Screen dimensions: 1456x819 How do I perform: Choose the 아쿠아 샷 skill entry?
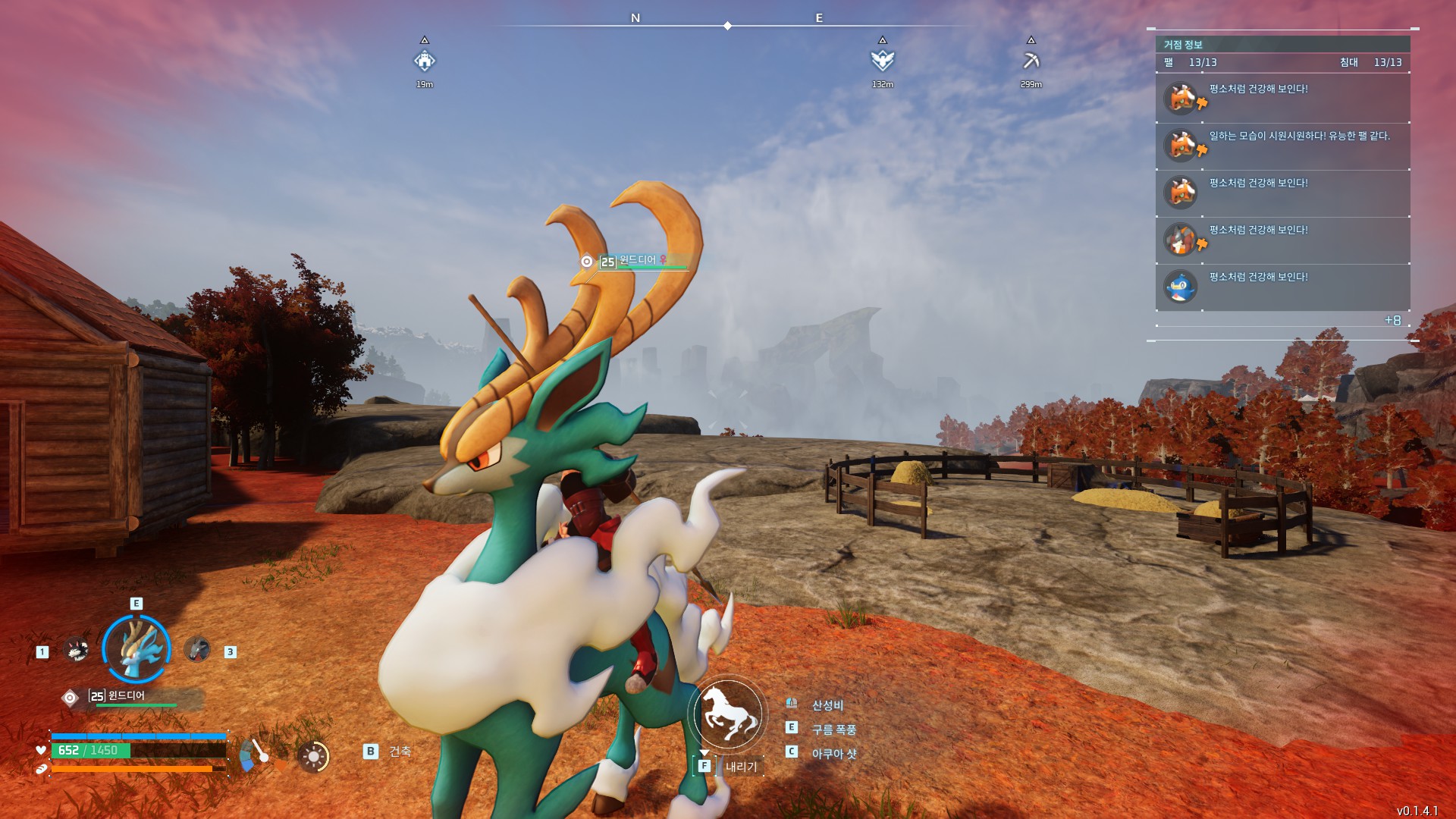pyautogui.click(x=833, y=754)
